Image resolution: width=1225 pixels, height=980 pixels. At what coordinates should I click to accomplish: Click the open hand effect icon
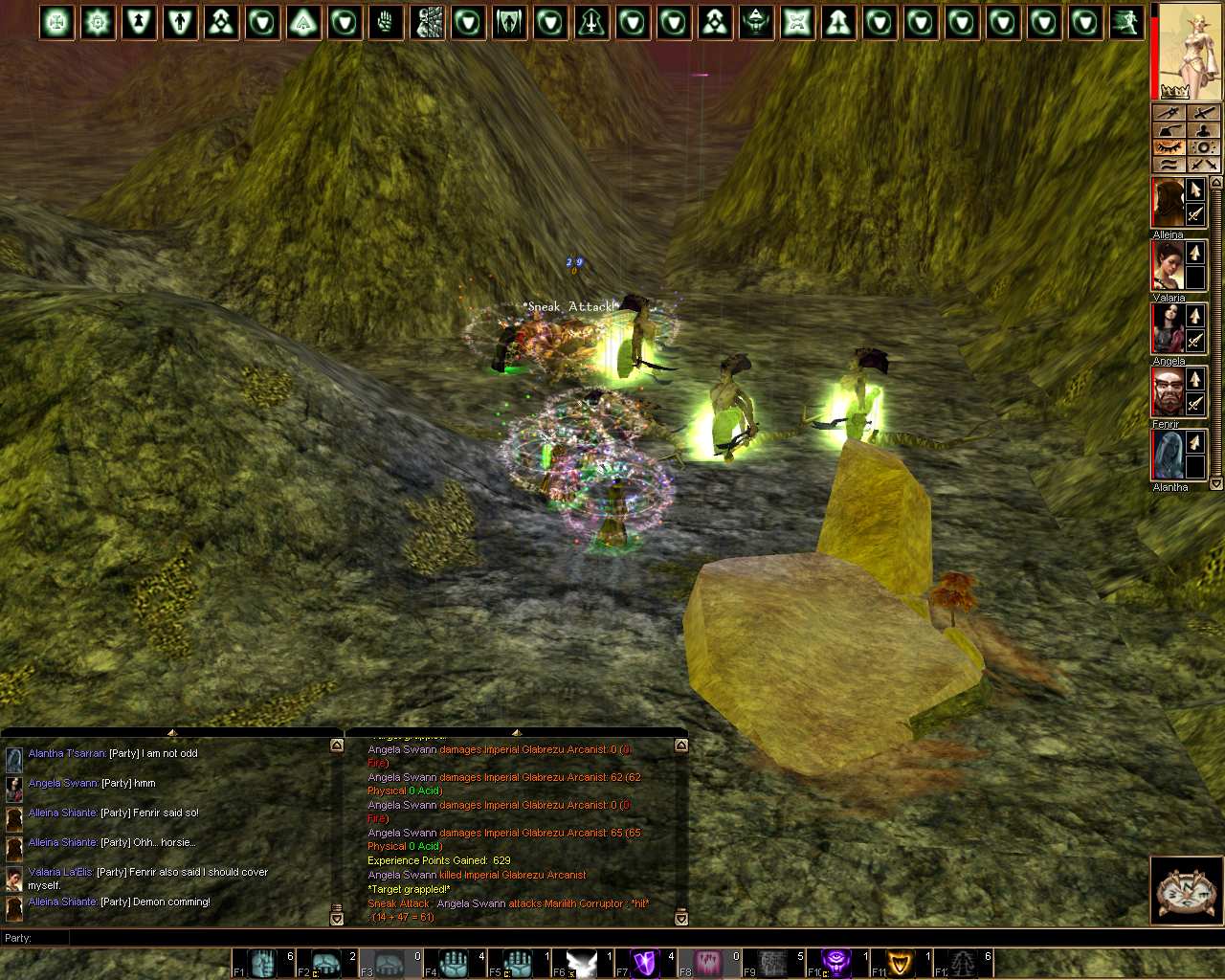click(x=386, y=22)
